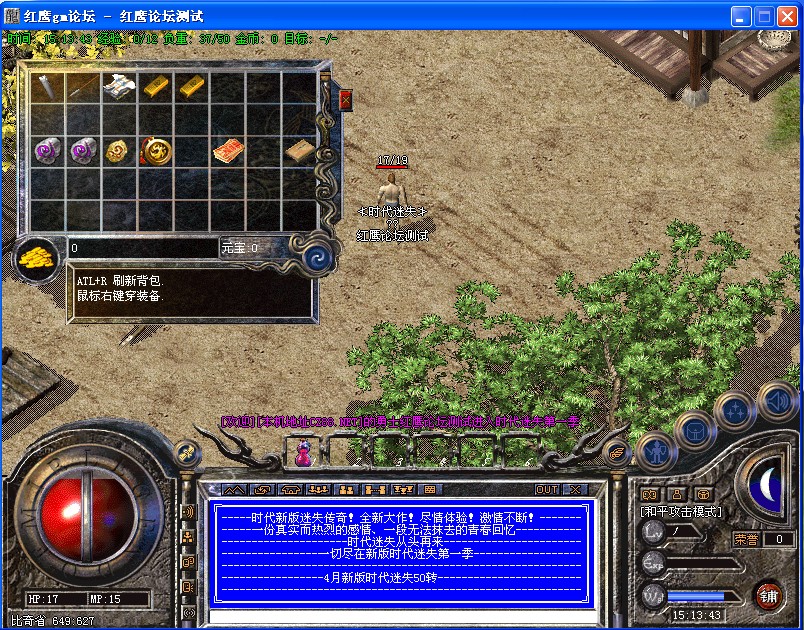
Task: Pick the golden medallion with red tassel
Action: (156, 150)
